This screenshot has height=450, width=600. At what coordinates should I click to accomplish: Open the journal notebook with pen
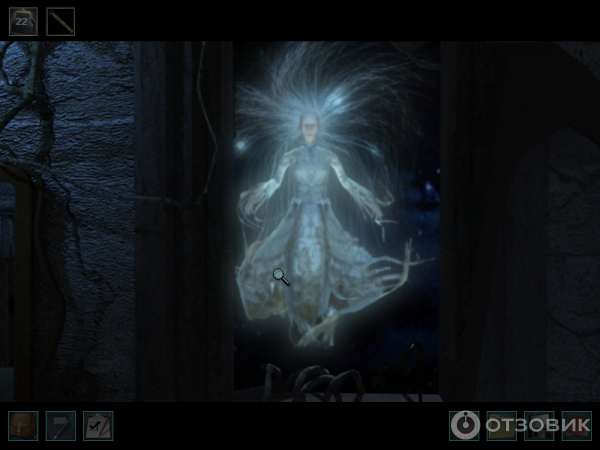pyautogui.click(x=60, y=426)
